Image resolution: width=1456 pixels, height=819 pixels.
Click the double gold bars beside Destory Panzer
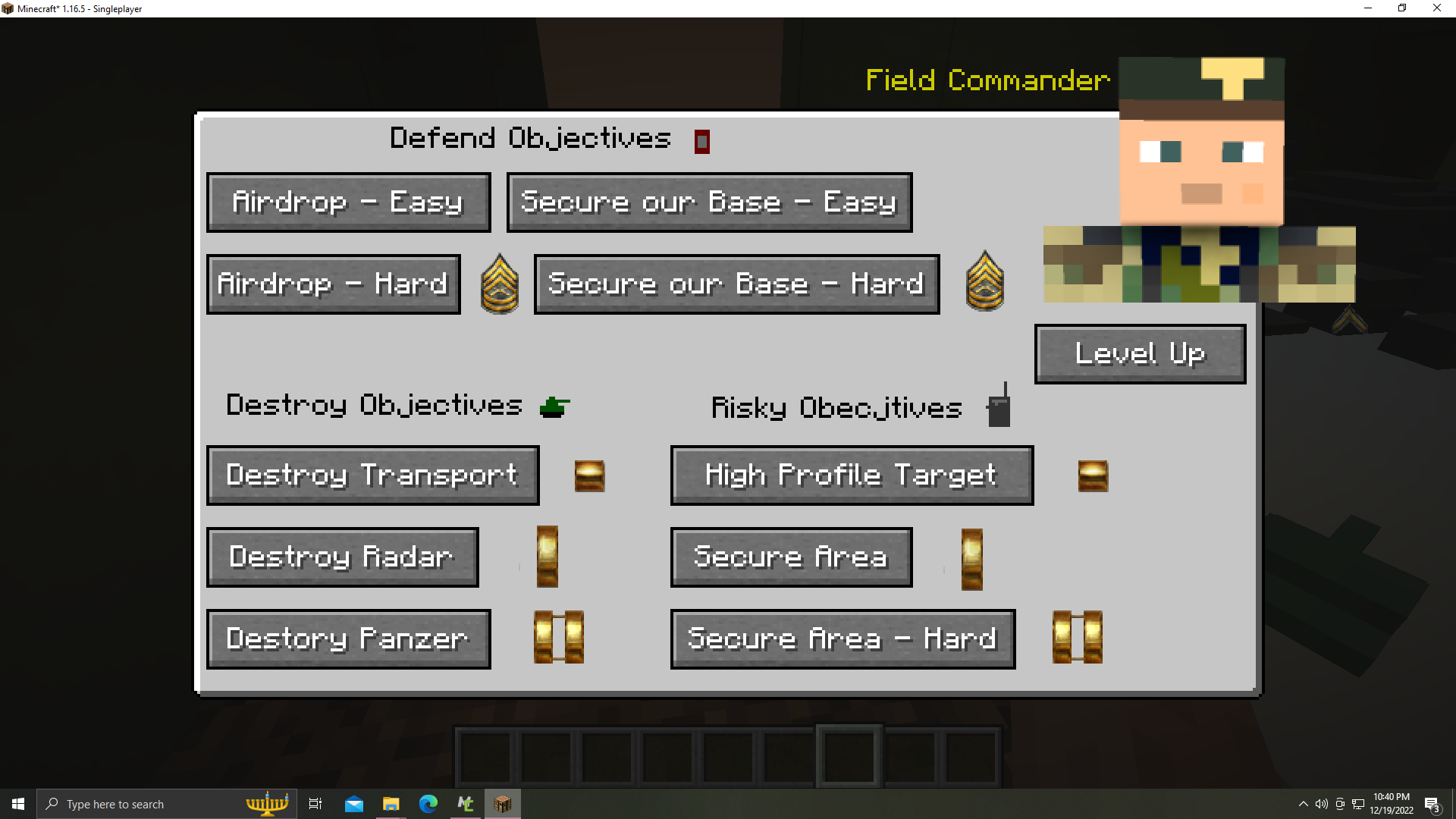[x=559, y=638]
